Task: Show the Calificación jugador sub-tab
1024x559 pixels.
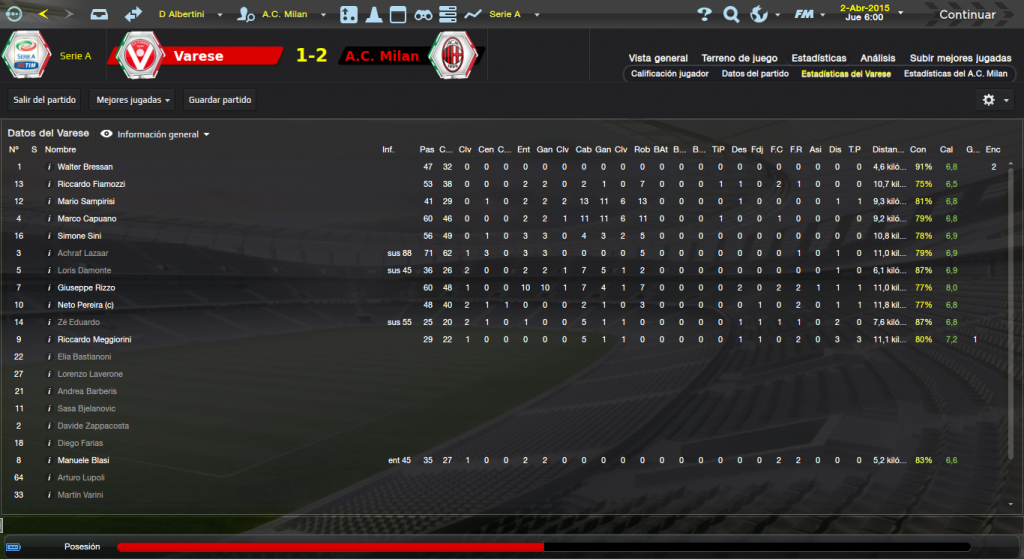Action: [670, 74]
